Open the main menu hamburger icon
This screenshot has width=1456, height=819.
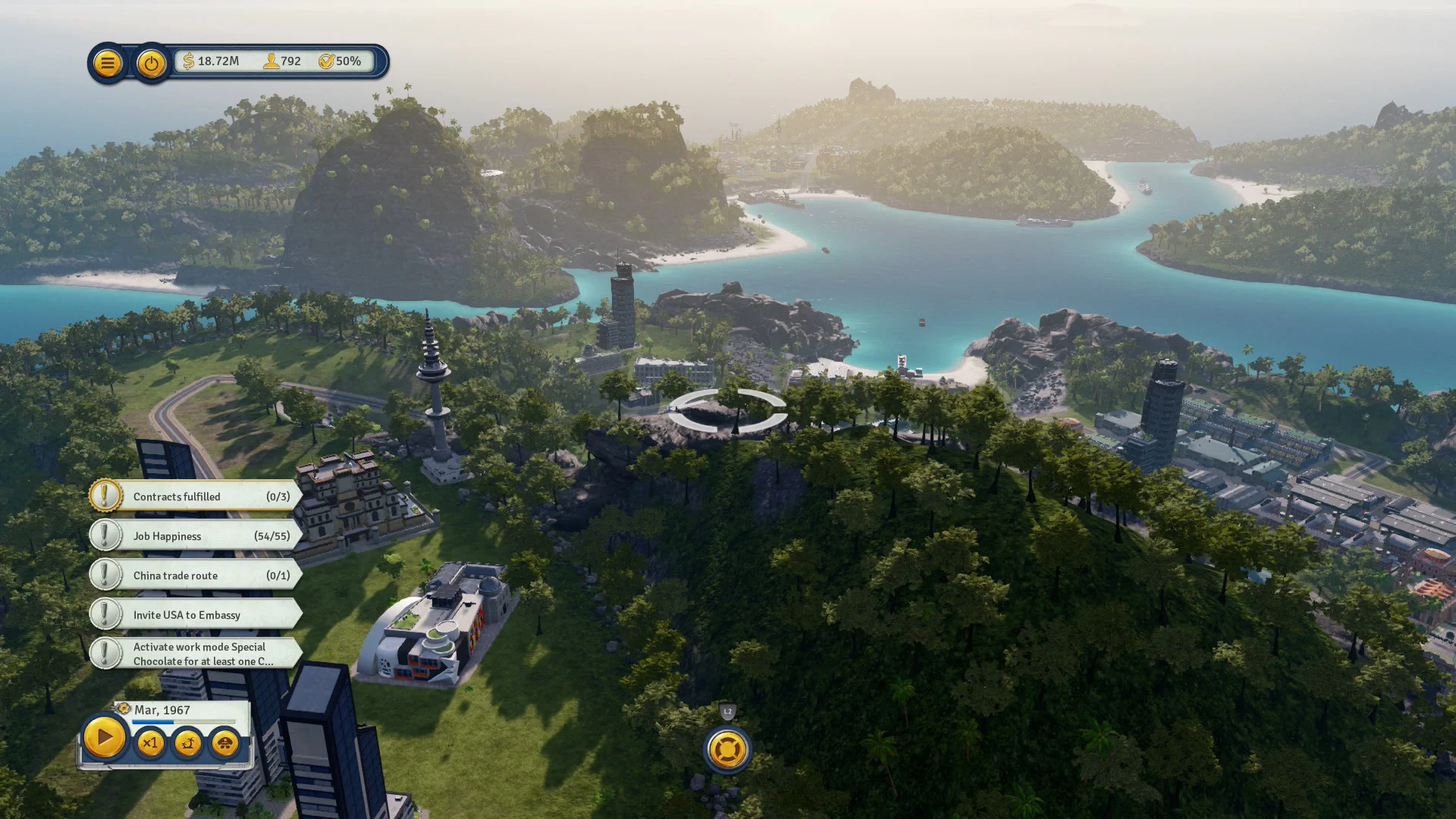tap(107, 63)
